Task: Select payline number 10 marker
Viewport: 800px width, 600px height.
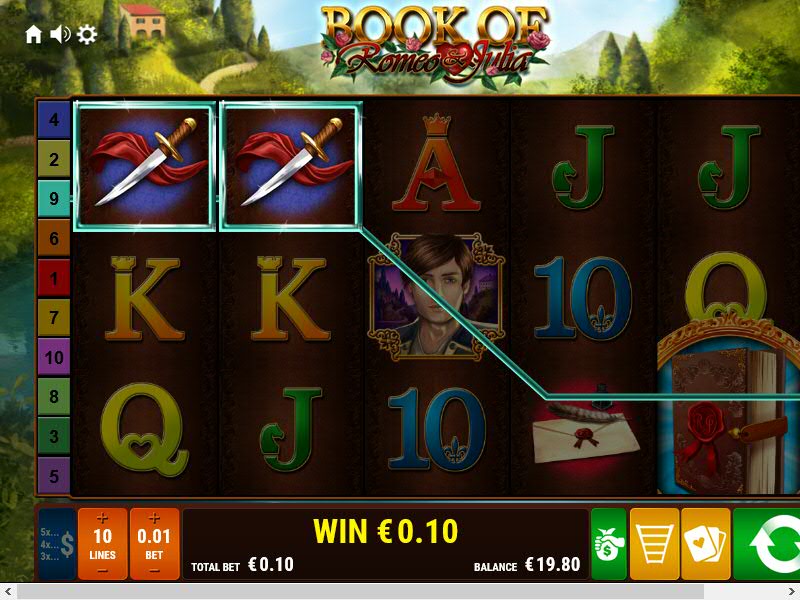Action: (54, 357)
